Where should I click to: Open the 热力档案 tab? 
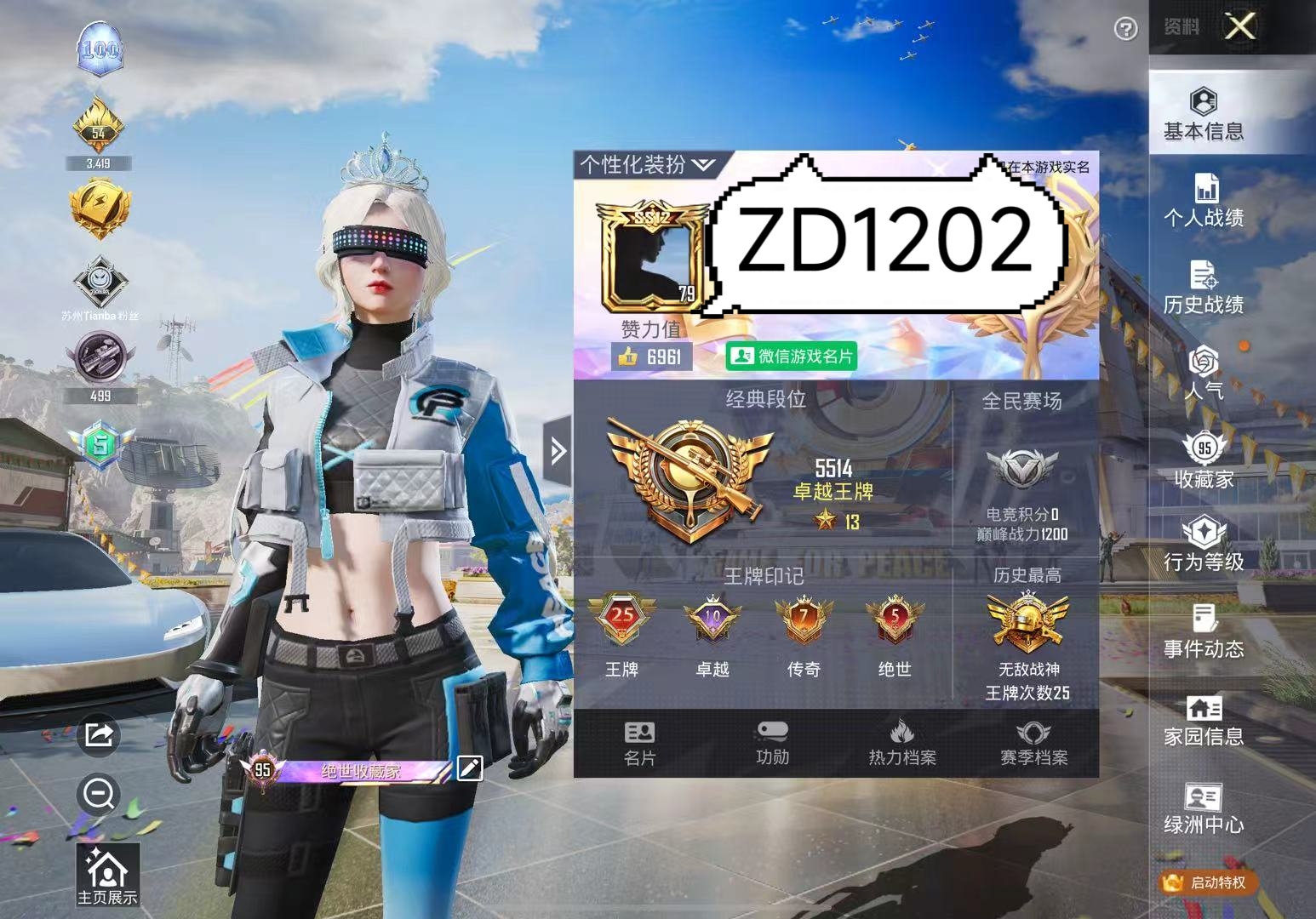[x=902, y=745]
